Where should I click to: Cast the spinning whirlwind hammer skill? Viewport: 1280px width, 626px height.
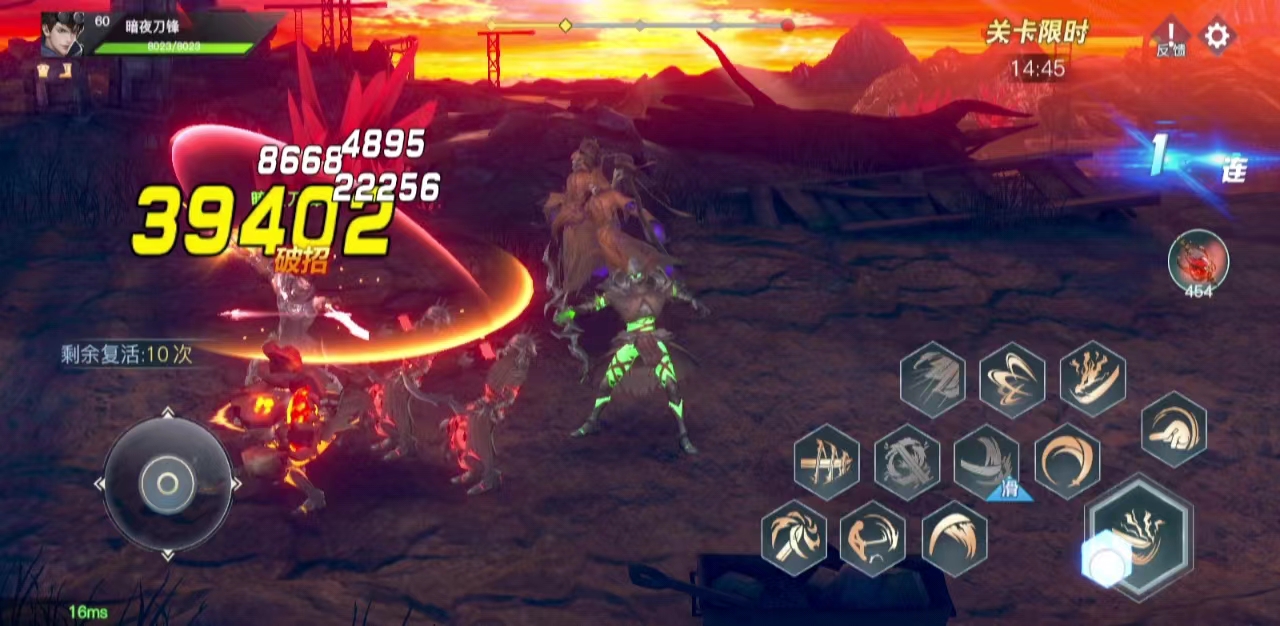pos(794,538)
